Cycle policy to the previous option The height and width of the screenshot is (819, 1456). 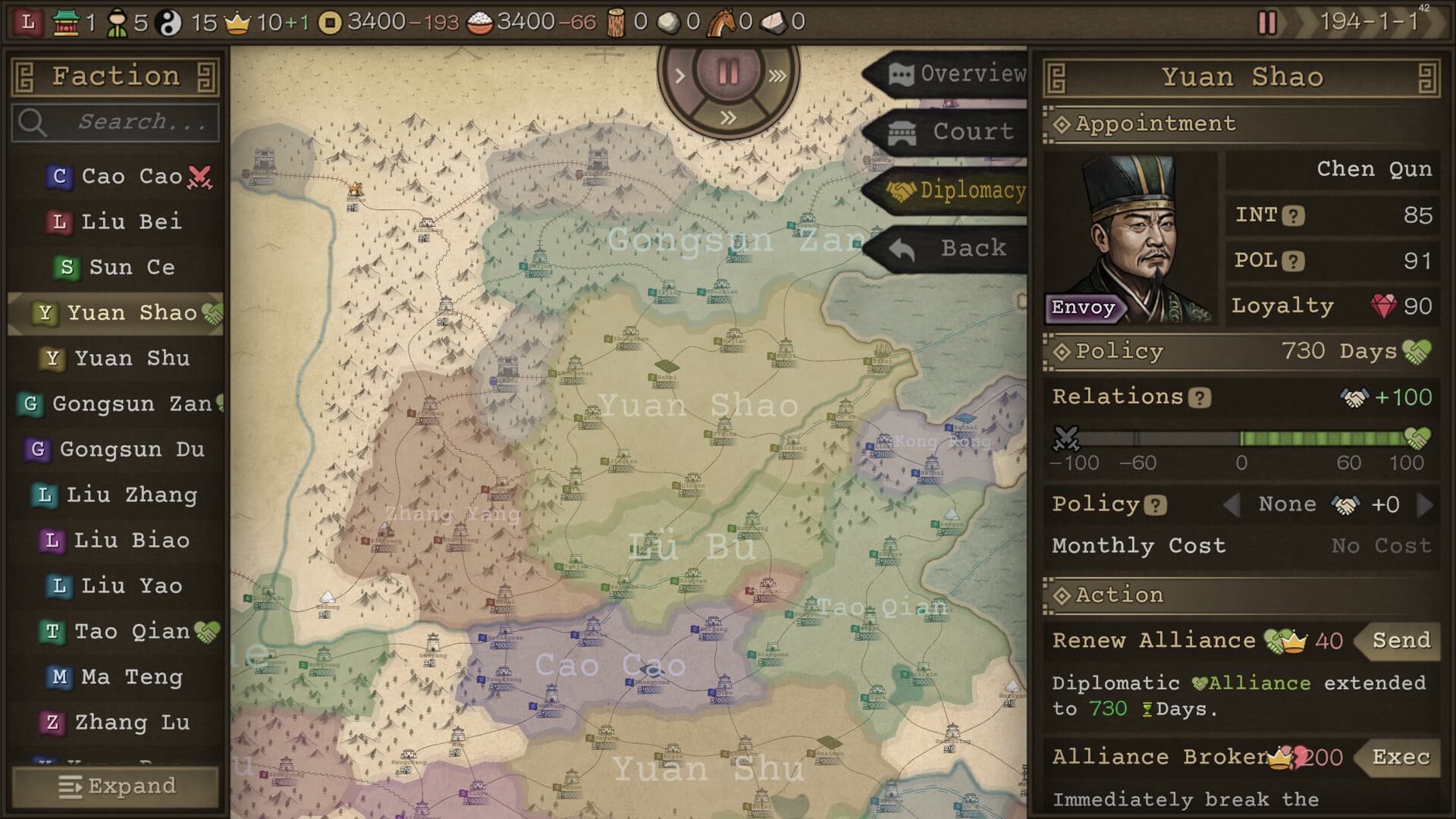point(1232,505)
